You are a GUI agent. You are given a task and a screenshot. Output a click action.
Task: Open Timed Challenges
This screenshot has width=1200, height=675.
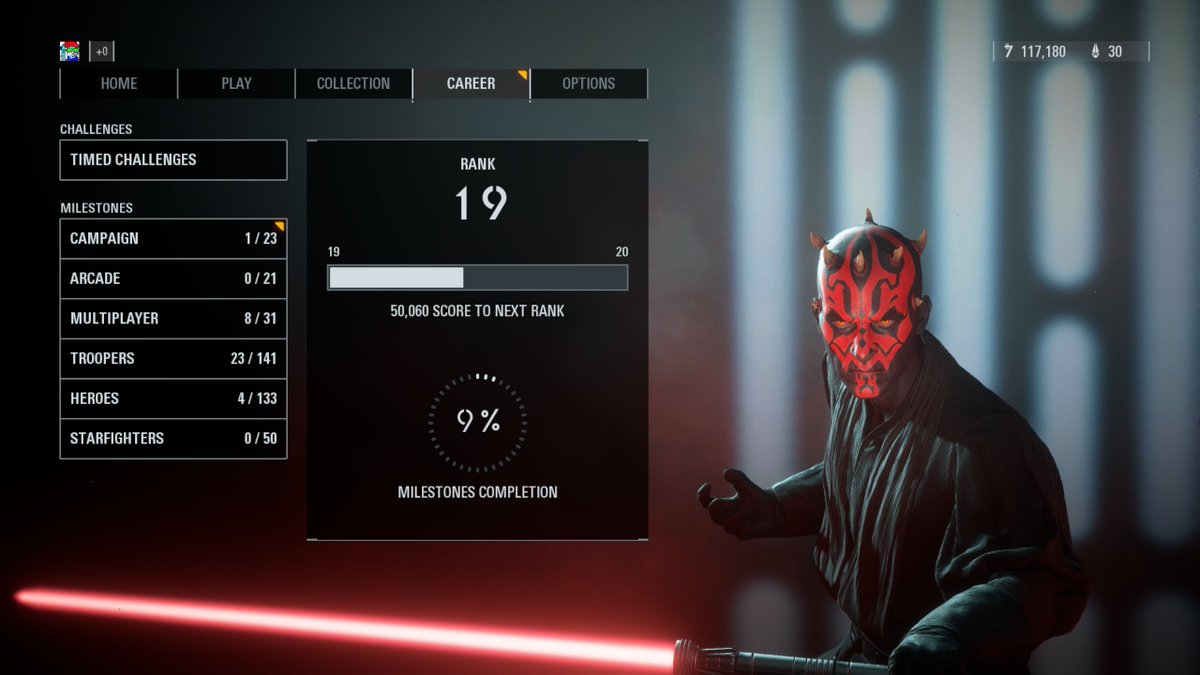[x=173, y=160]
